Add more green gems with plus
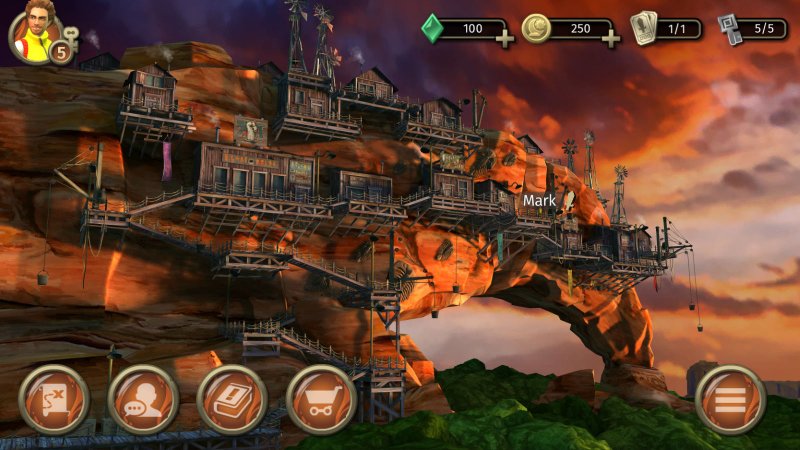 coord(504,39)
